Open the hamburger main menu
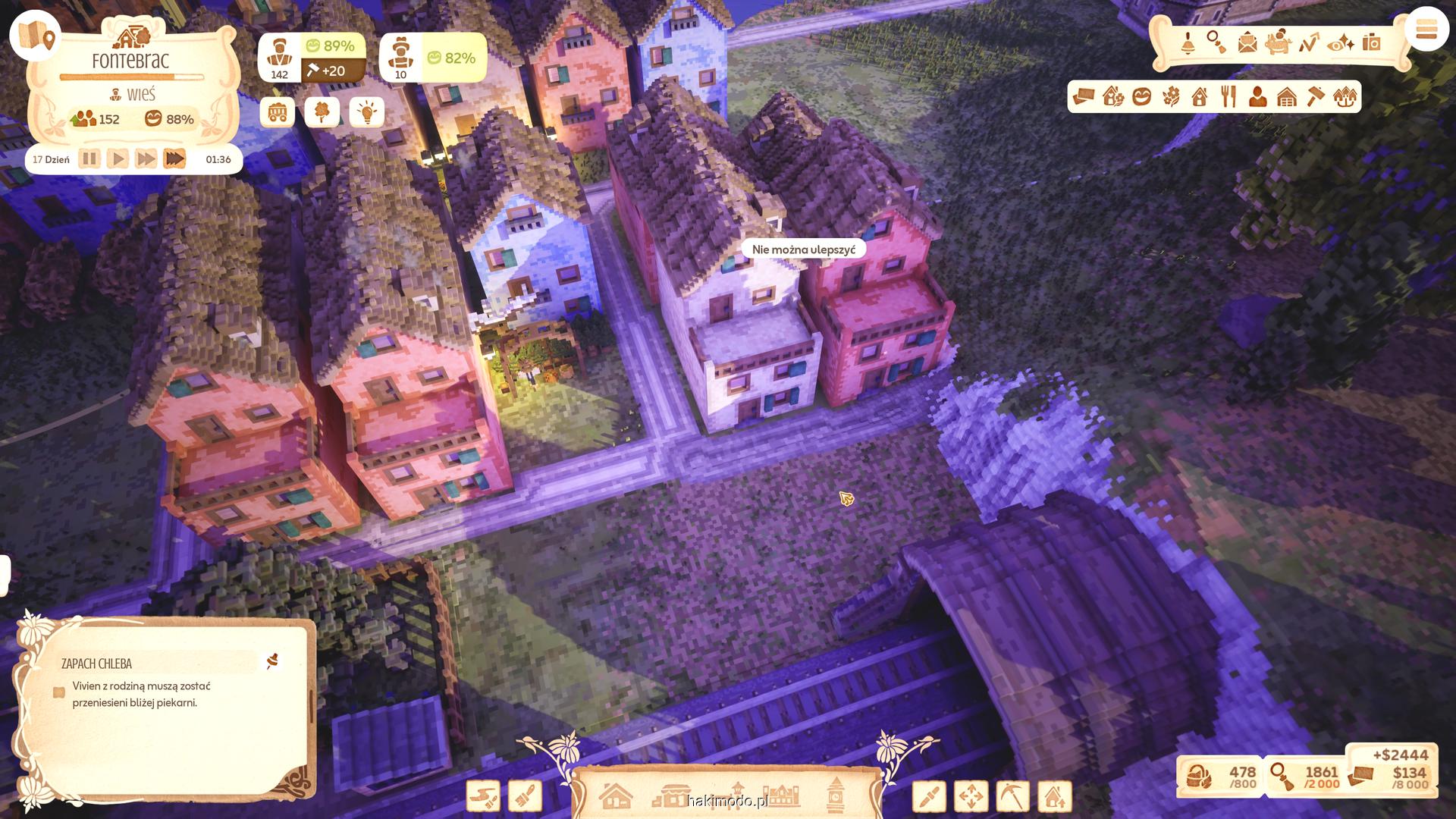The width and height of the screenshot is (1456, 819). coord(1426,30)
